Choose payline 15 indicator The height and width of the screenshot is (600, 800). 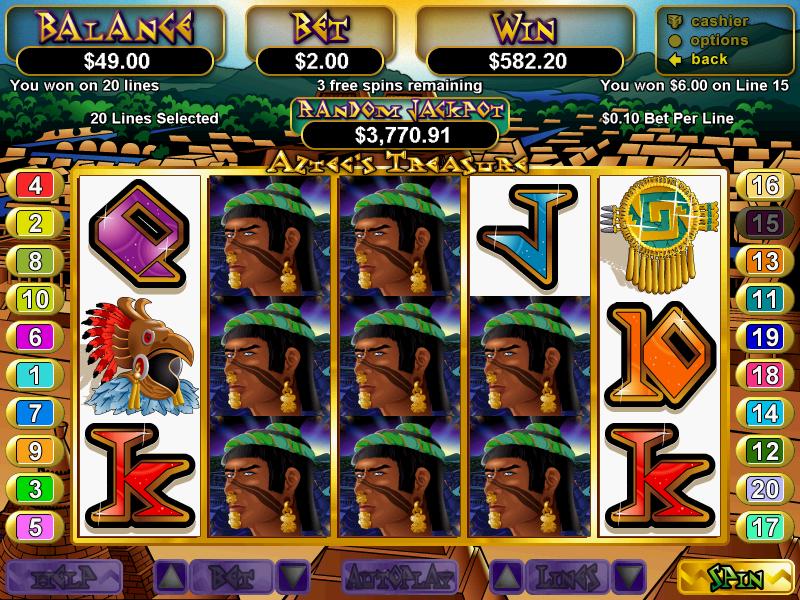(764, 223)
